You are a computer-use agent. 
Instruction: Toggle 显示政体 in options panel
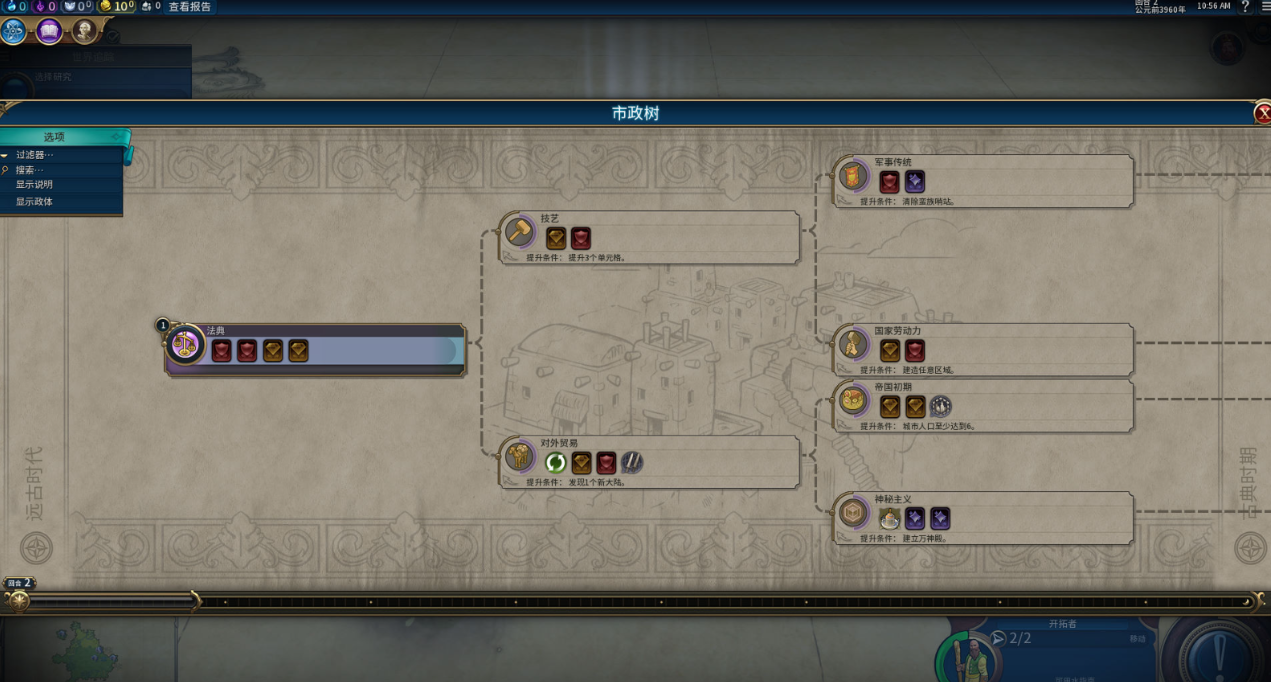coord(34,202)
